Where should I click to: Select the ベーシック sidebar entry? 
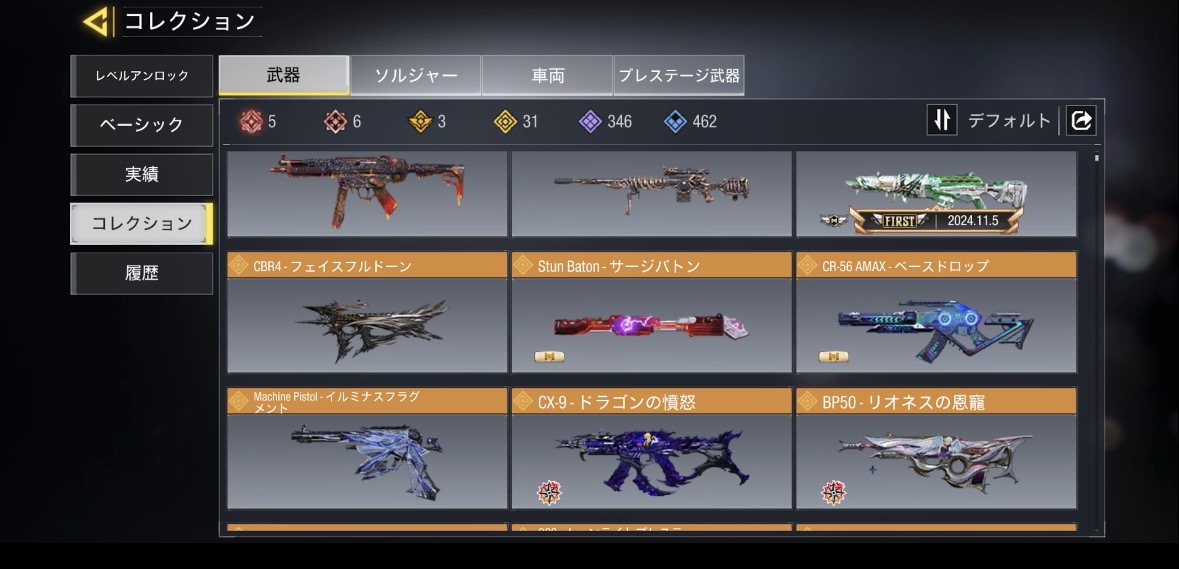(x=142, y=125)
